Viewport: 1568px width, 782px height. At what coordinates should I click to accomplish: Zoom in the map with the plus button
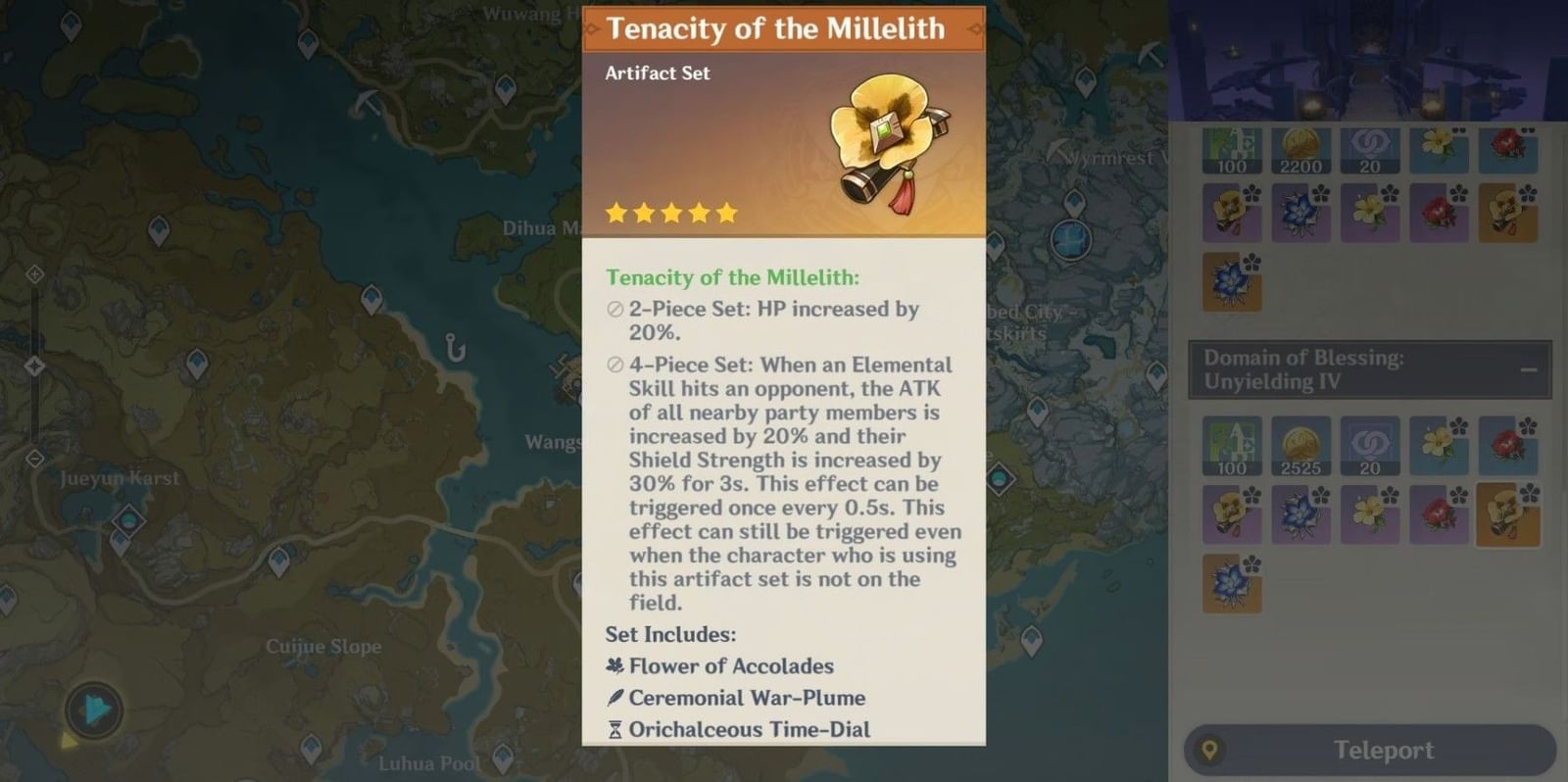point(34,274)
